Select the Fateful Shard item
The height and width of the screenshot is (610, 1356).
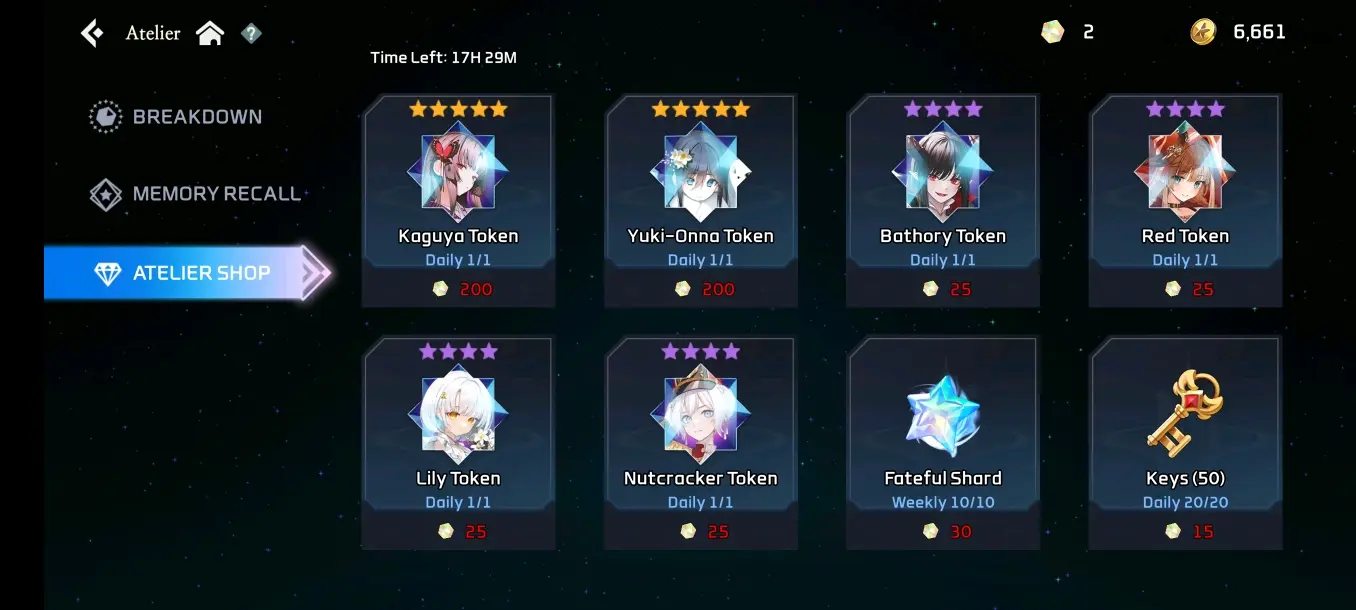[942, 442]
